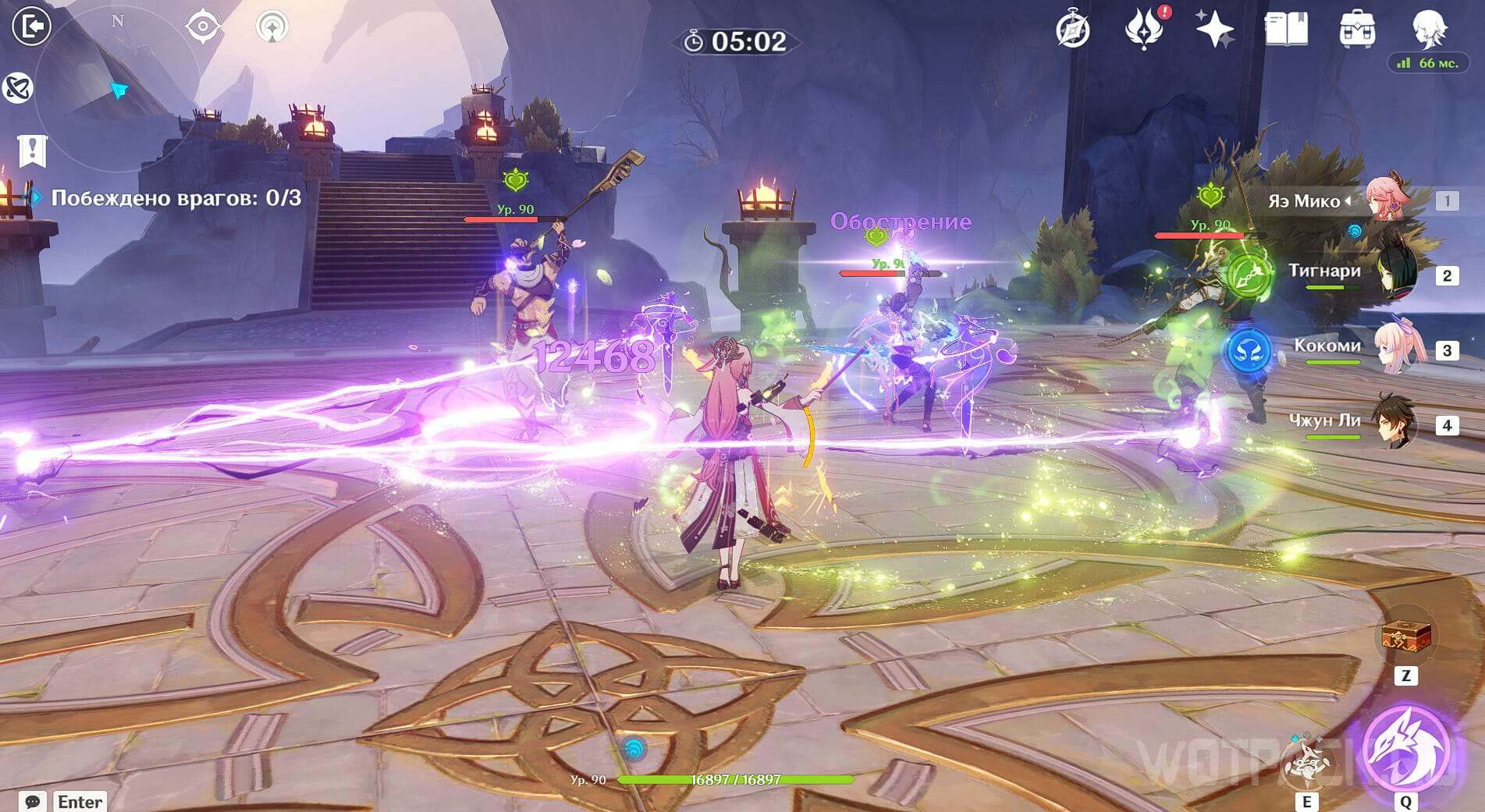Open the Paimon menu

coord(1430,28)
